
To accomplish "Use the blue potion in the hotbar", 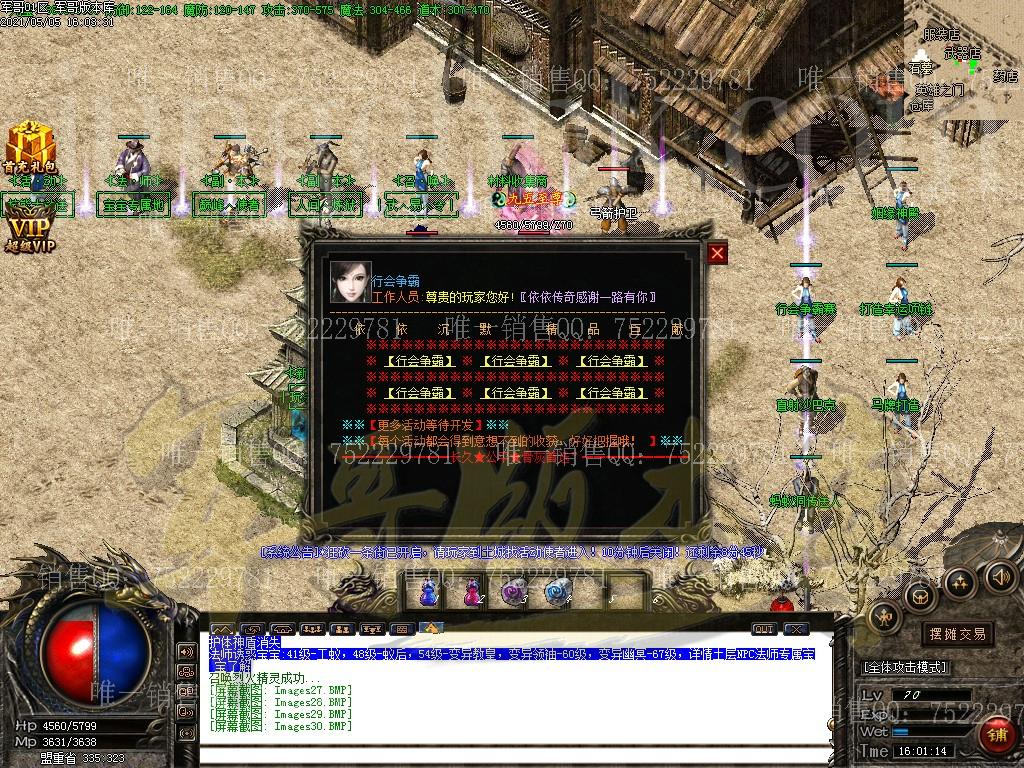I will (427, 594).
